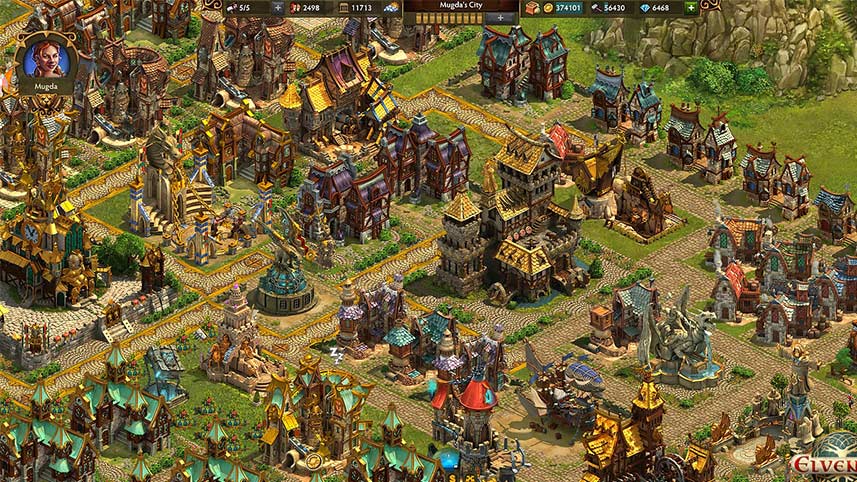Open the goods crate icon

coord(531,7)
